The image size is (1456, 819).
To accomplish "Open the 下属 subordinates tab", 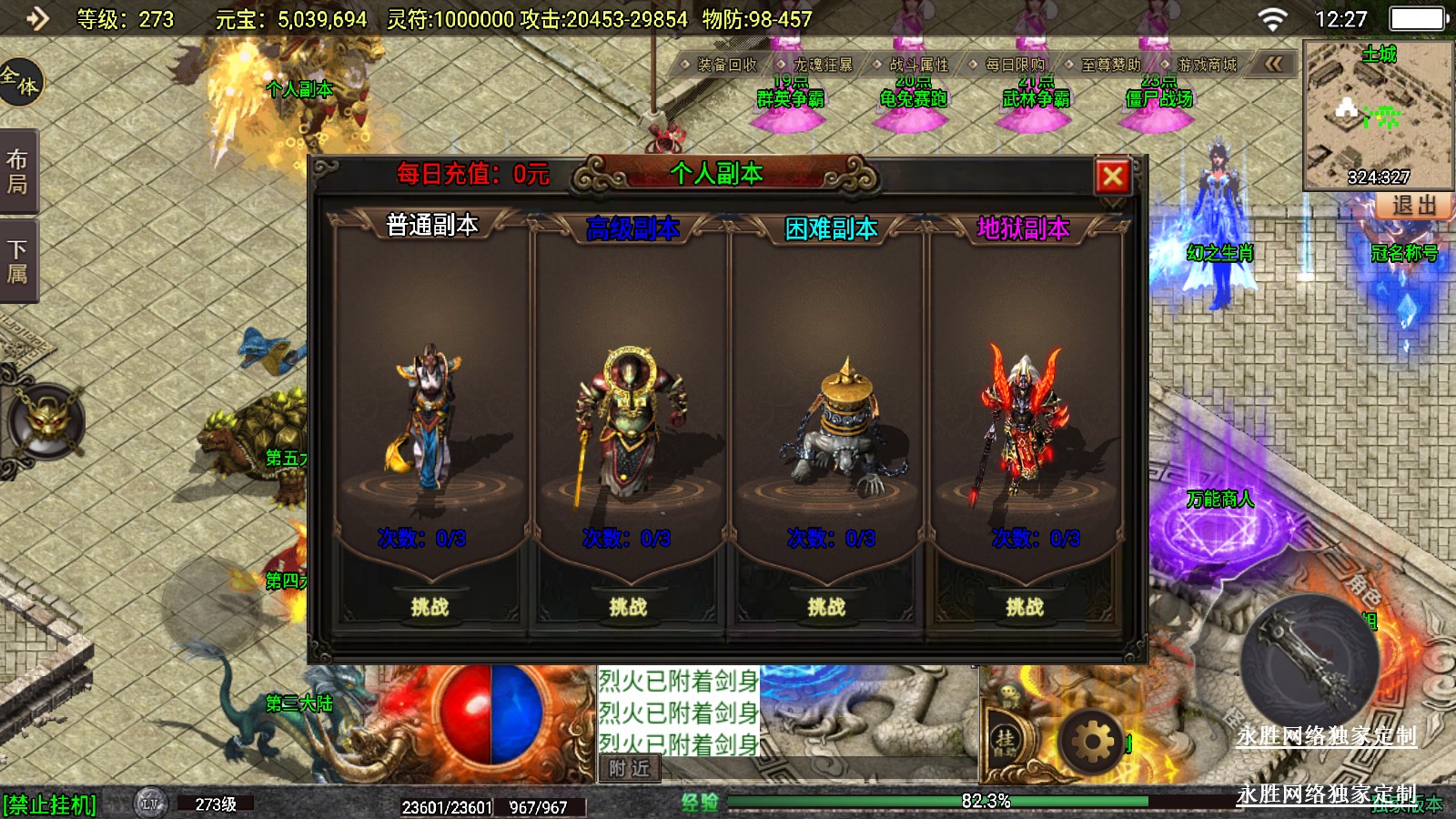I will 17,261.
